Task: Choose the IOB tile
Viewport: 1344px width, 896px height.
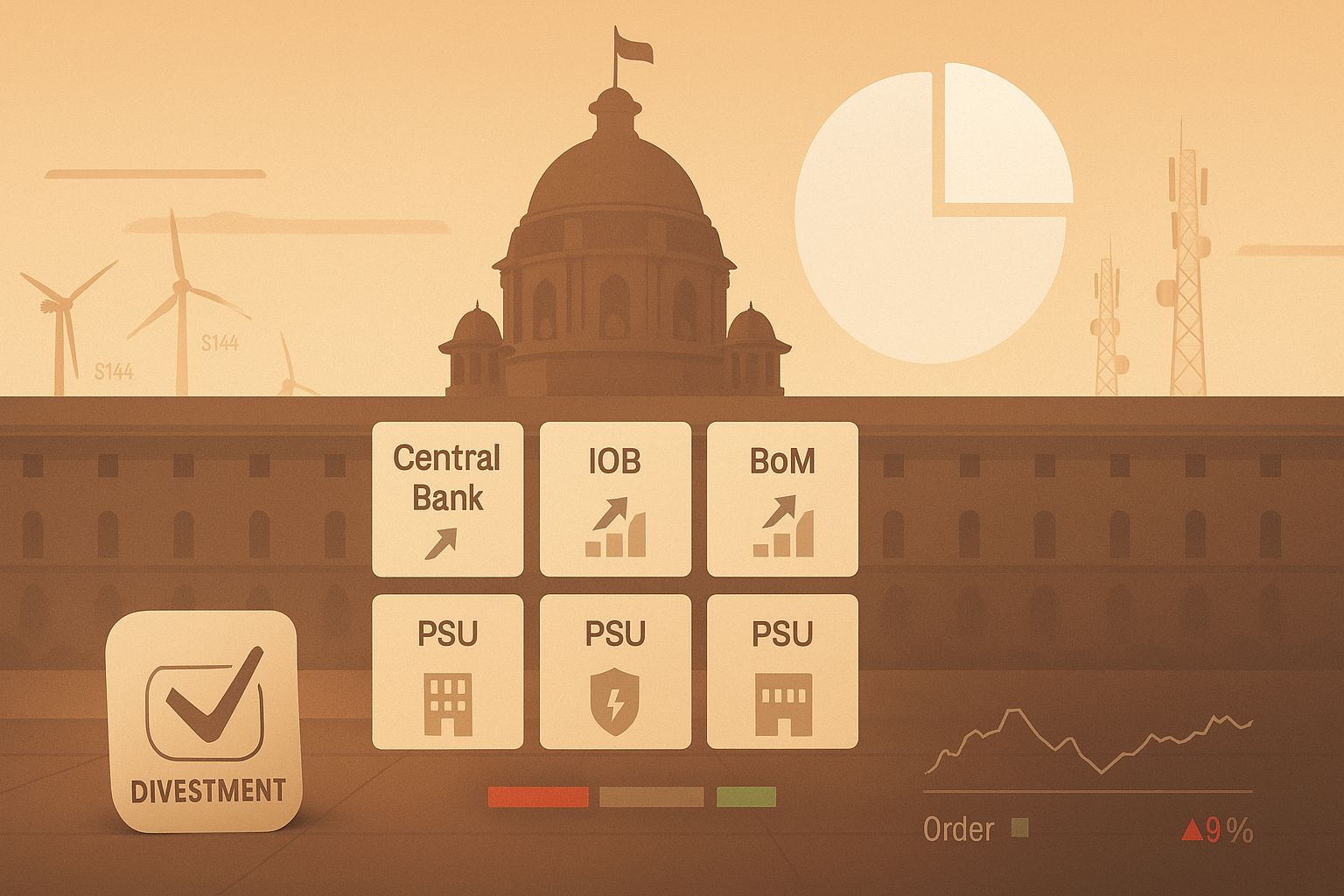Action: tap(615, 499)
